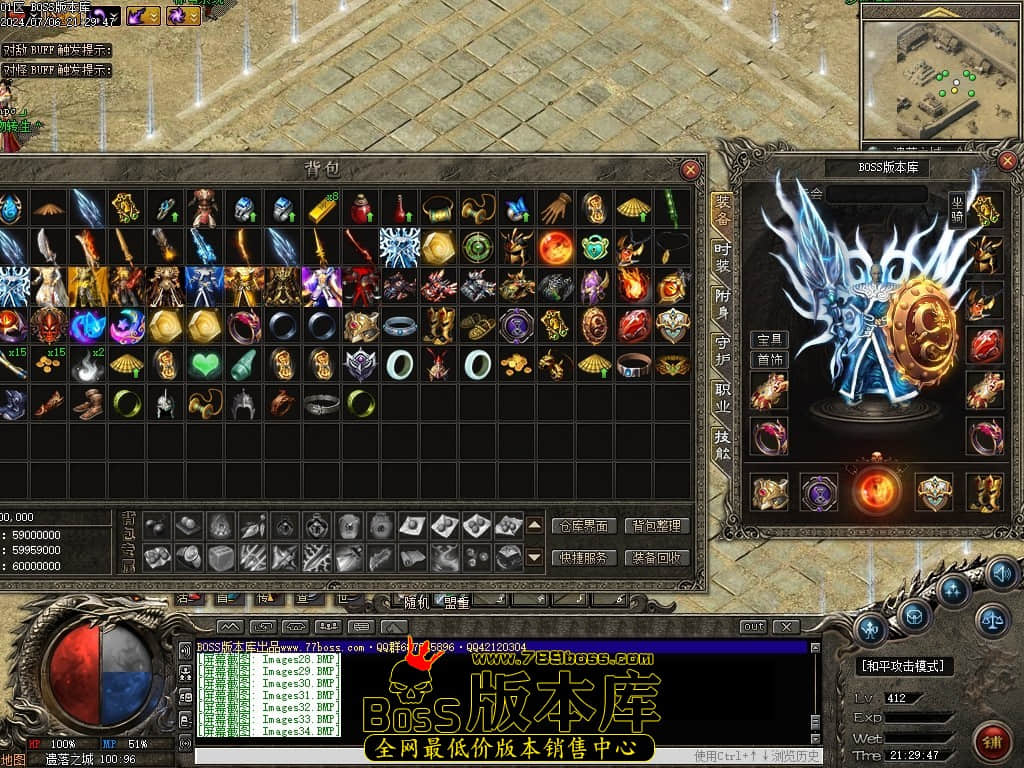Select the 职业 class tab
This screenshot has height=768, width=1024.
(722, 397)
